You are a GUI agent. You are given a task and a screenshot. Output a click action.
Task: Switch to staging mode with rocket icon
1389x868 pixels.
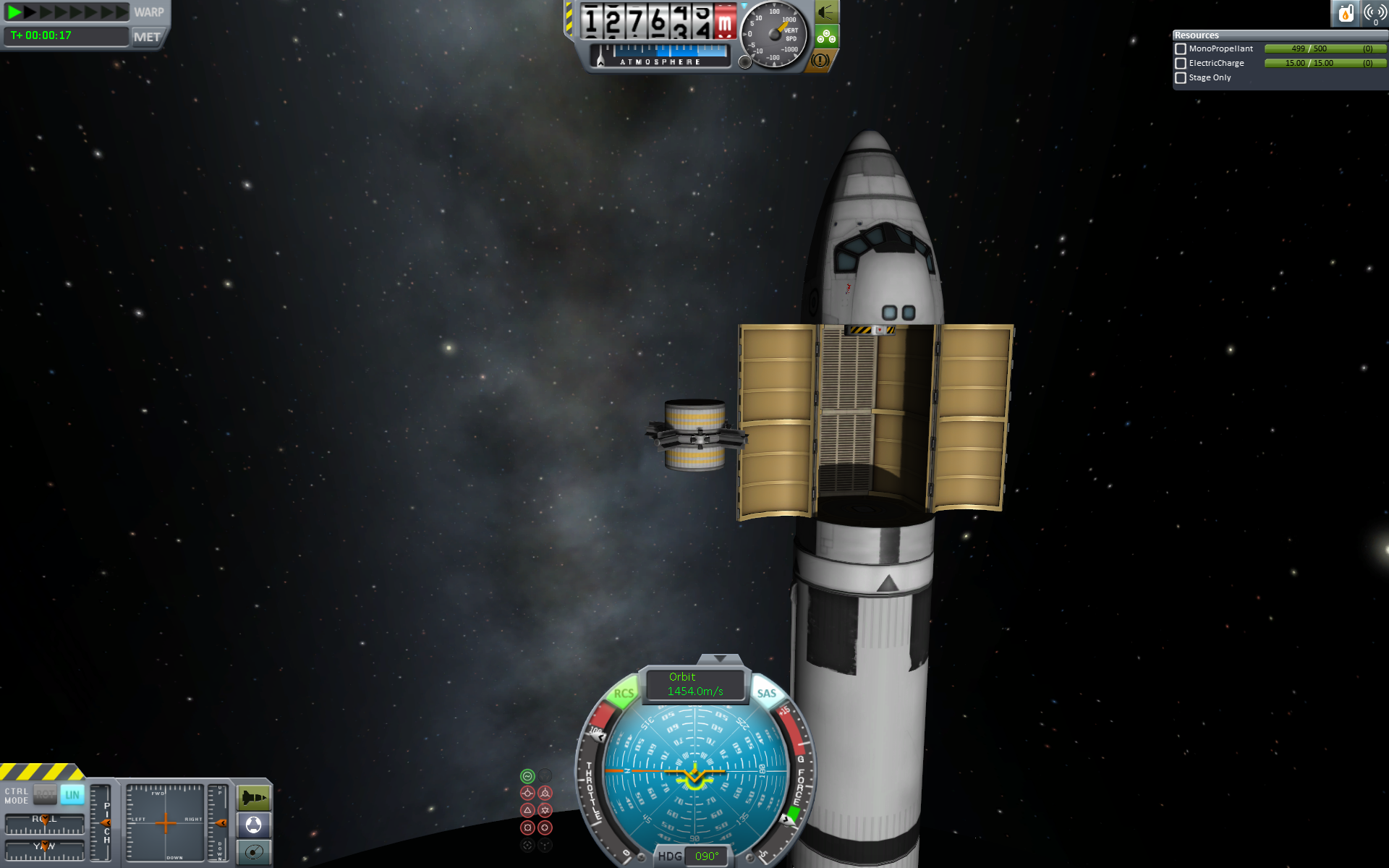(254, 798)
